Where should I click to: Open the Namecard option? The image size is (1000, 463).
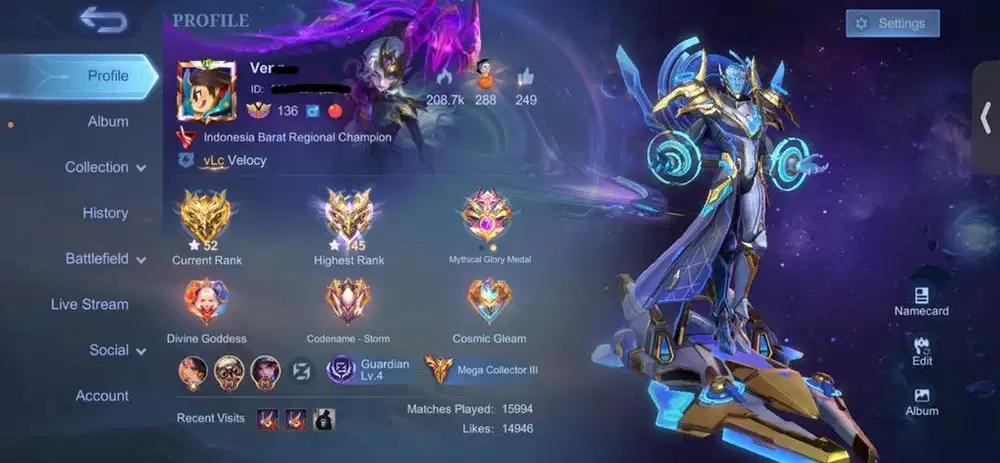921,301
